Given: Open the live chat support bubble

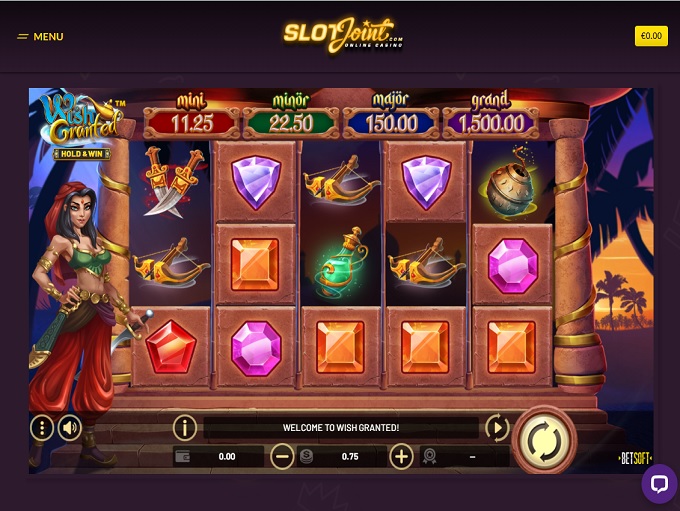Looking at the screenshot, I should click(658, 484).
